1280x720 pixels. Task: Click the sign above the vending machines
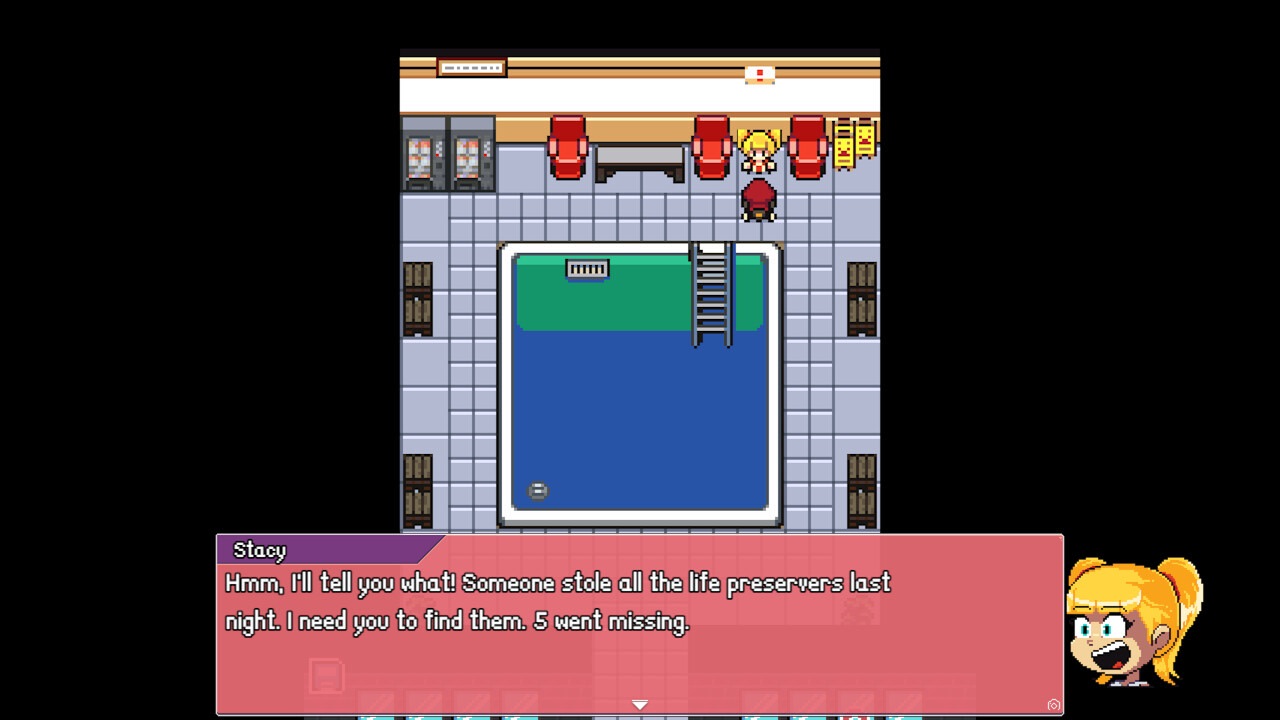(x=470, y=67)
